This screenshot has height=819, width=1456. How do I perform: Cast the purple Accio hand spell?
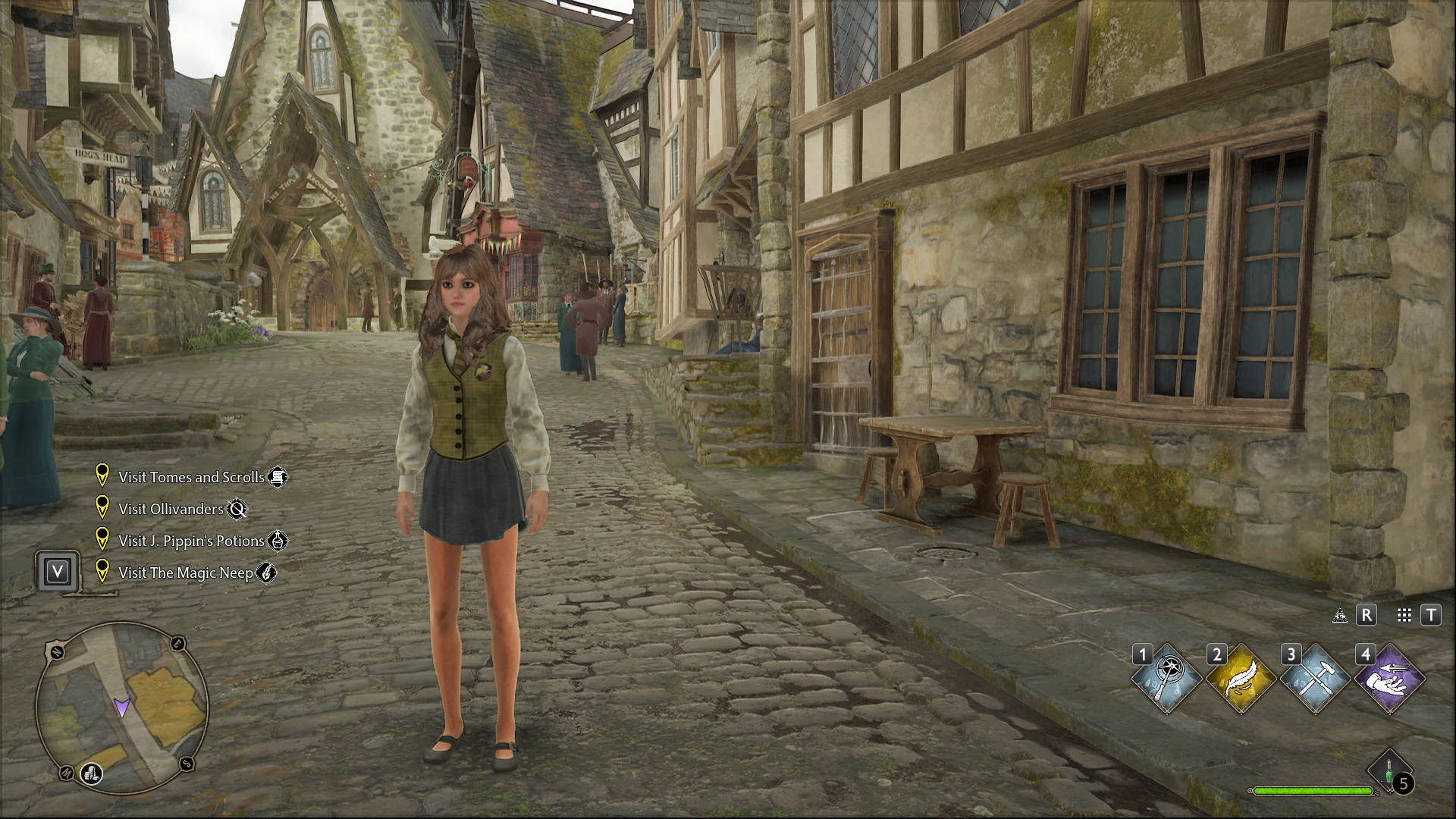[x=1390, y=679]
